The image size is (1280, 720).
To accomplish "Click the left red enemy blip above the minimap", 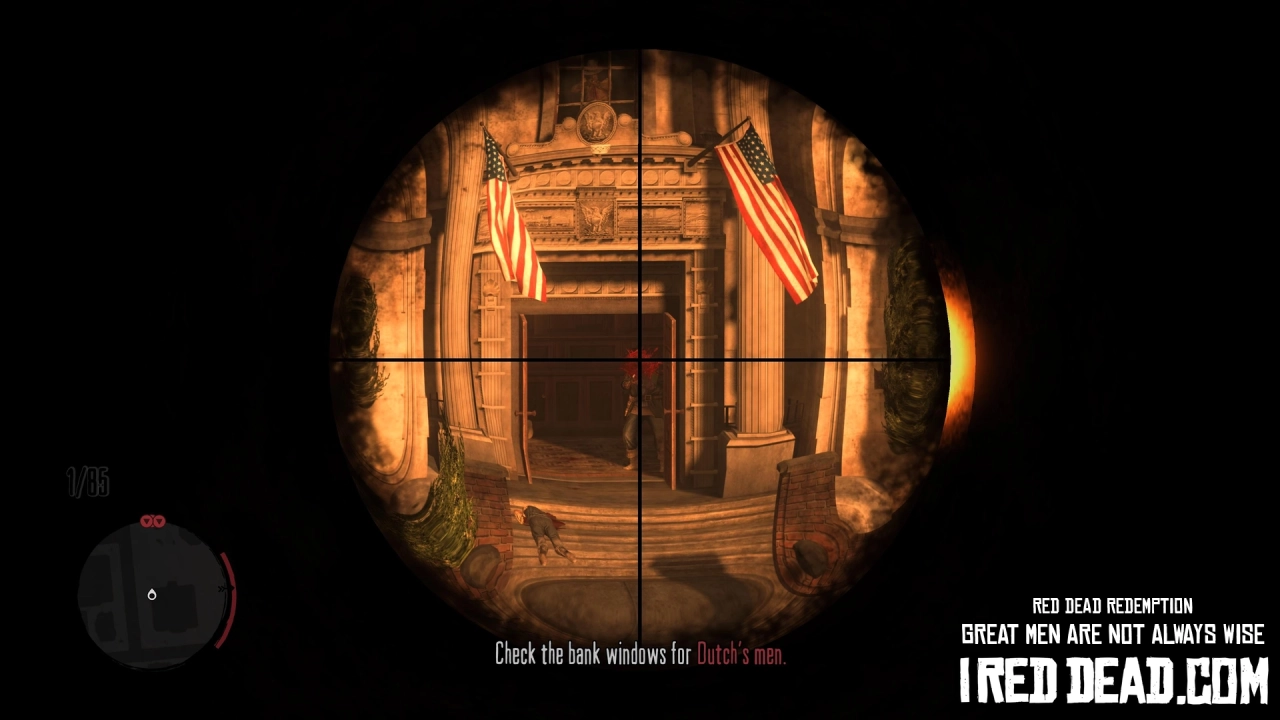I will 145,521.
